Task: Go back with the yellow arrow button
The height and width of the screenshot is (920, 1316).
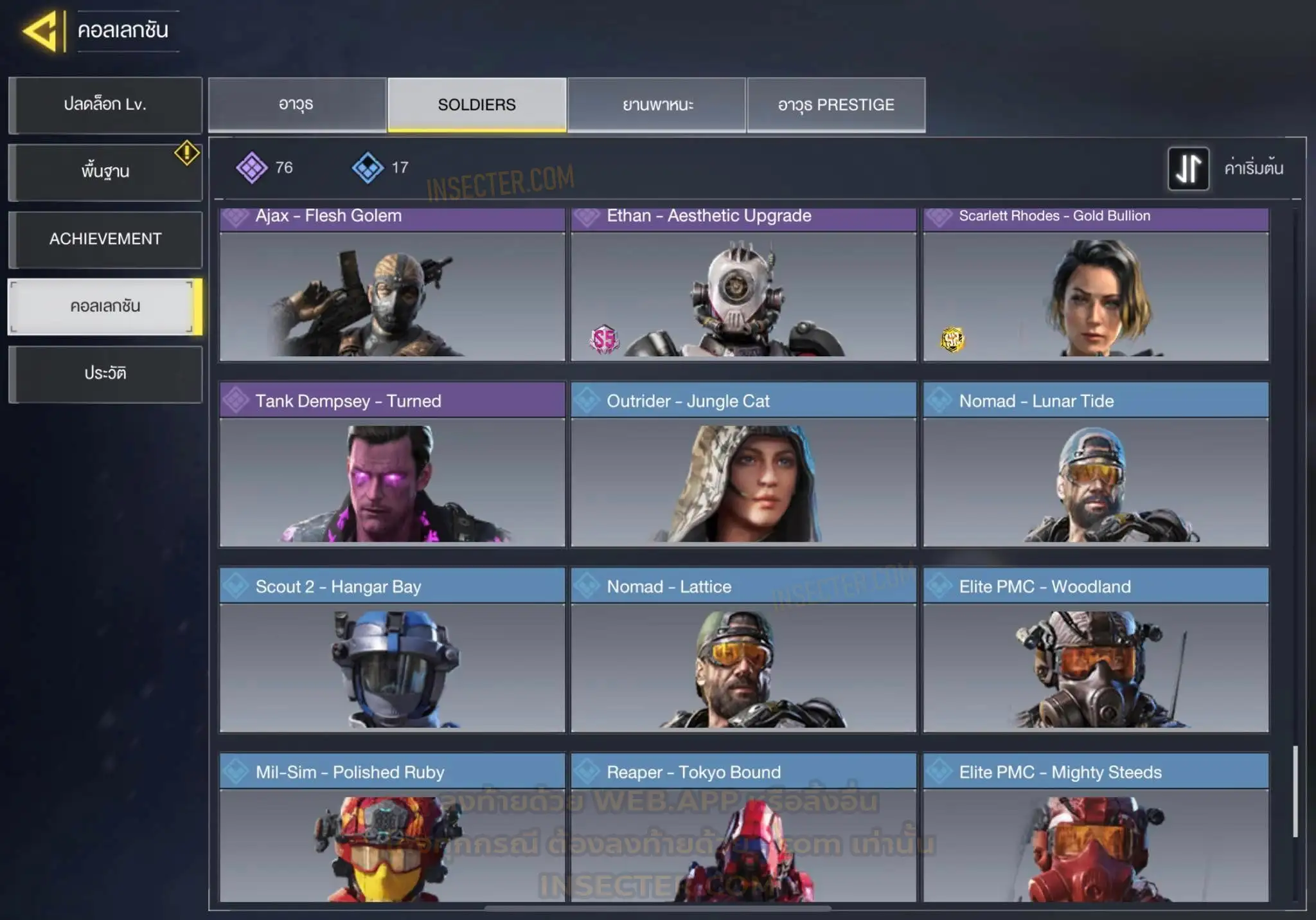Action: pos(42,30)
